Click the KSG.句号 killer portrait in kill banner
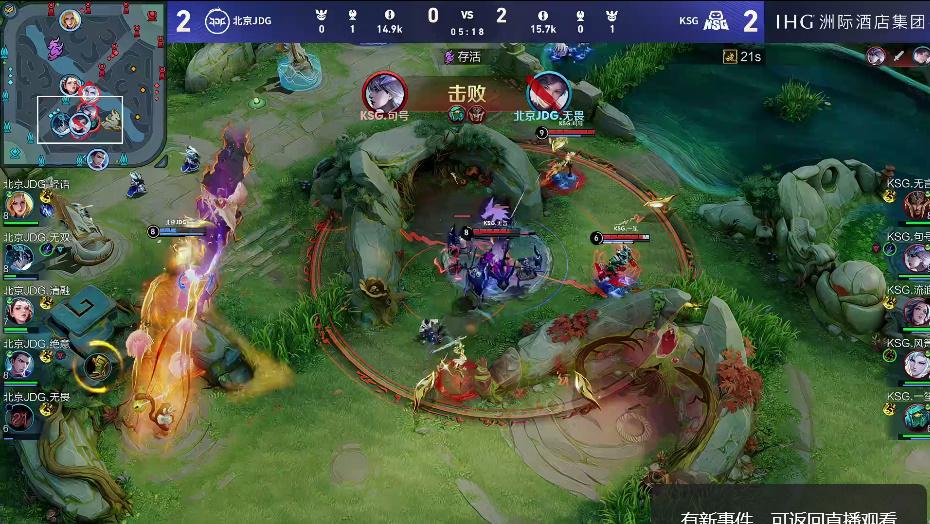930x524 pixels. tap(385, 92)
